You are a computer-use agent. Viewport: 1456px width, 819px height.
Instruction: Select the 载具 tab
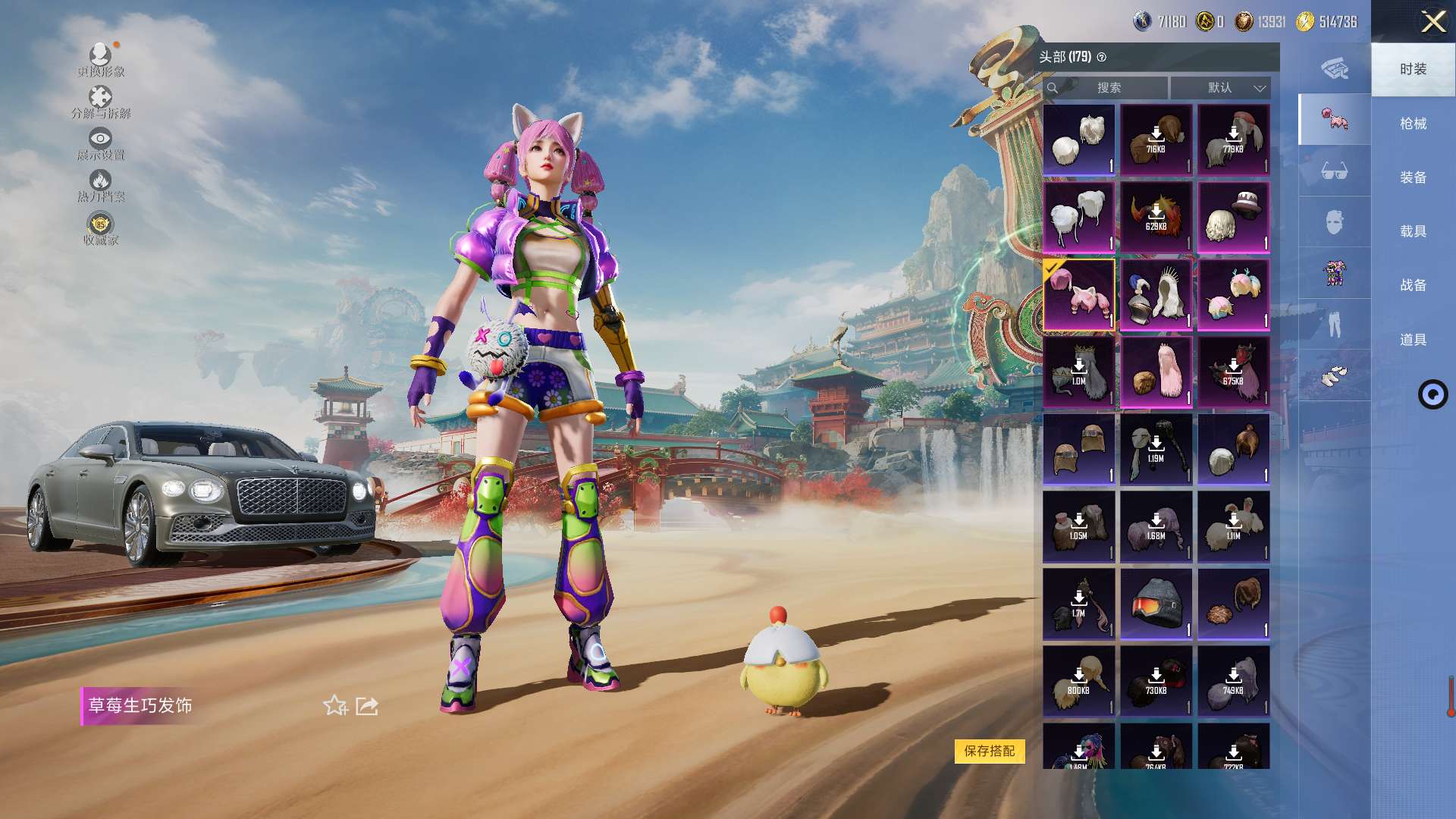coord(1413,231)
